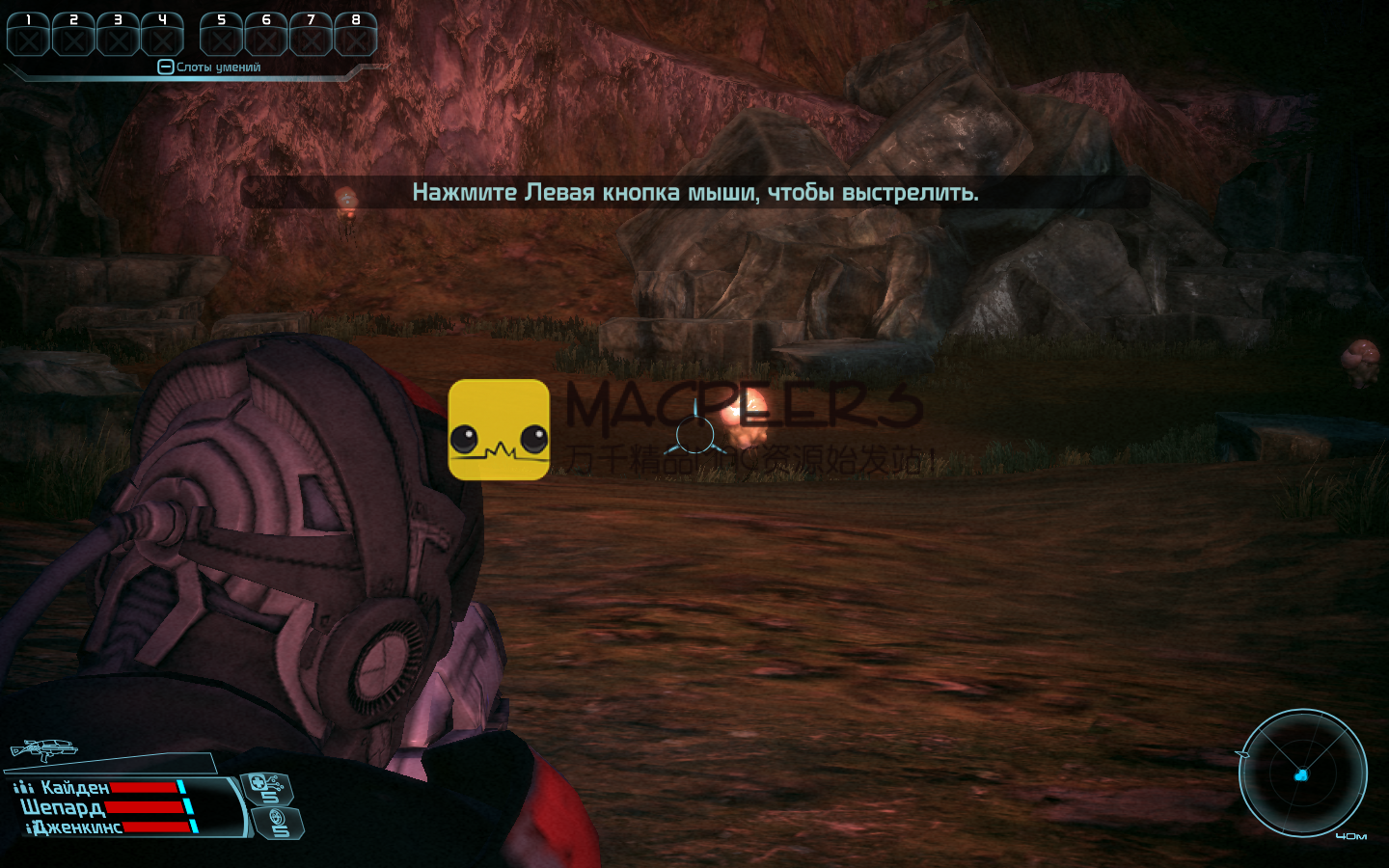Image resolution: width=1389 pixels, height=868 pixels.
Task: Use the medi-gel first aid icon
Action: coord(265,788)
